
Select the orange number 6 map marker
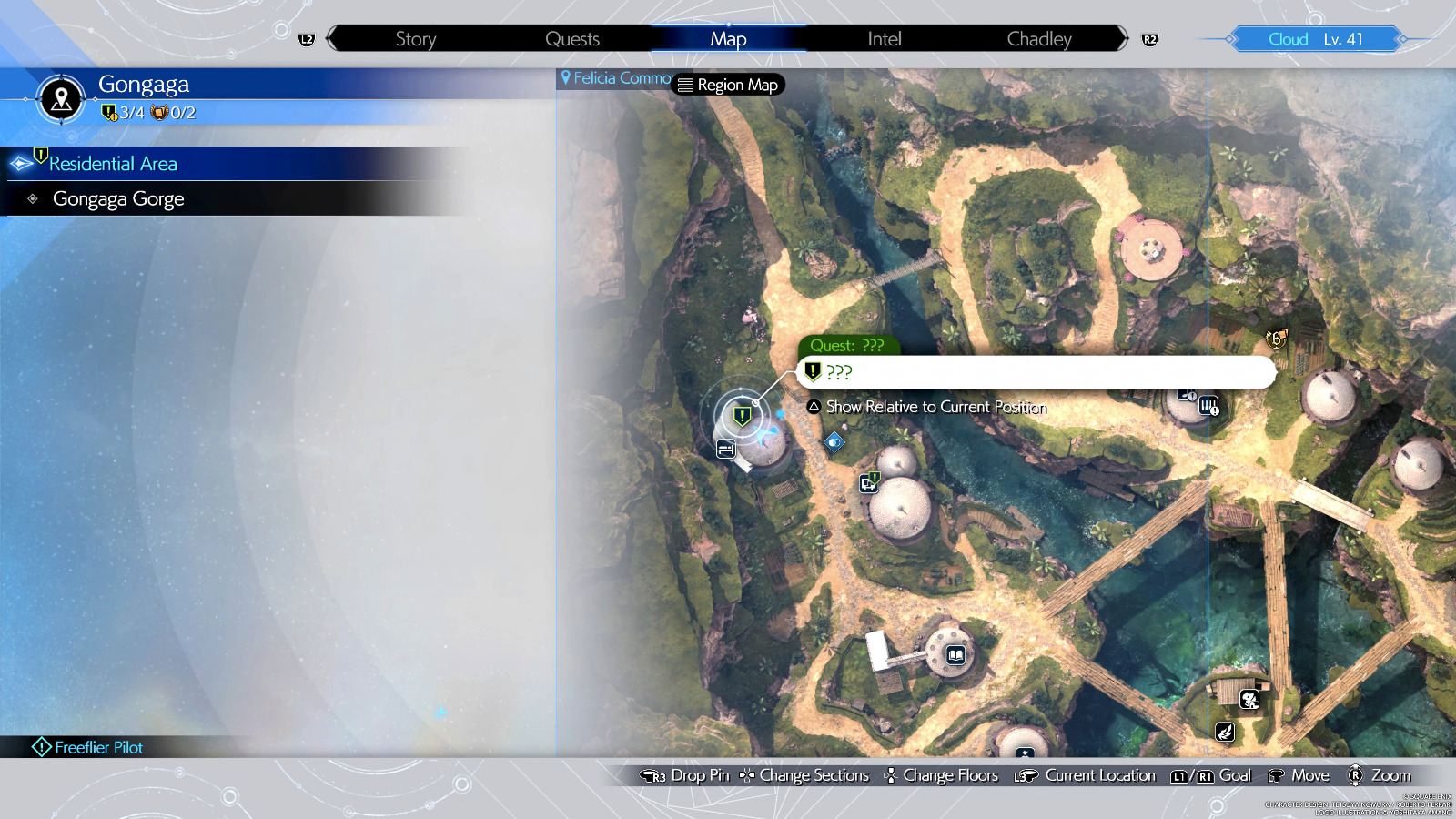tap(1277, 339)
